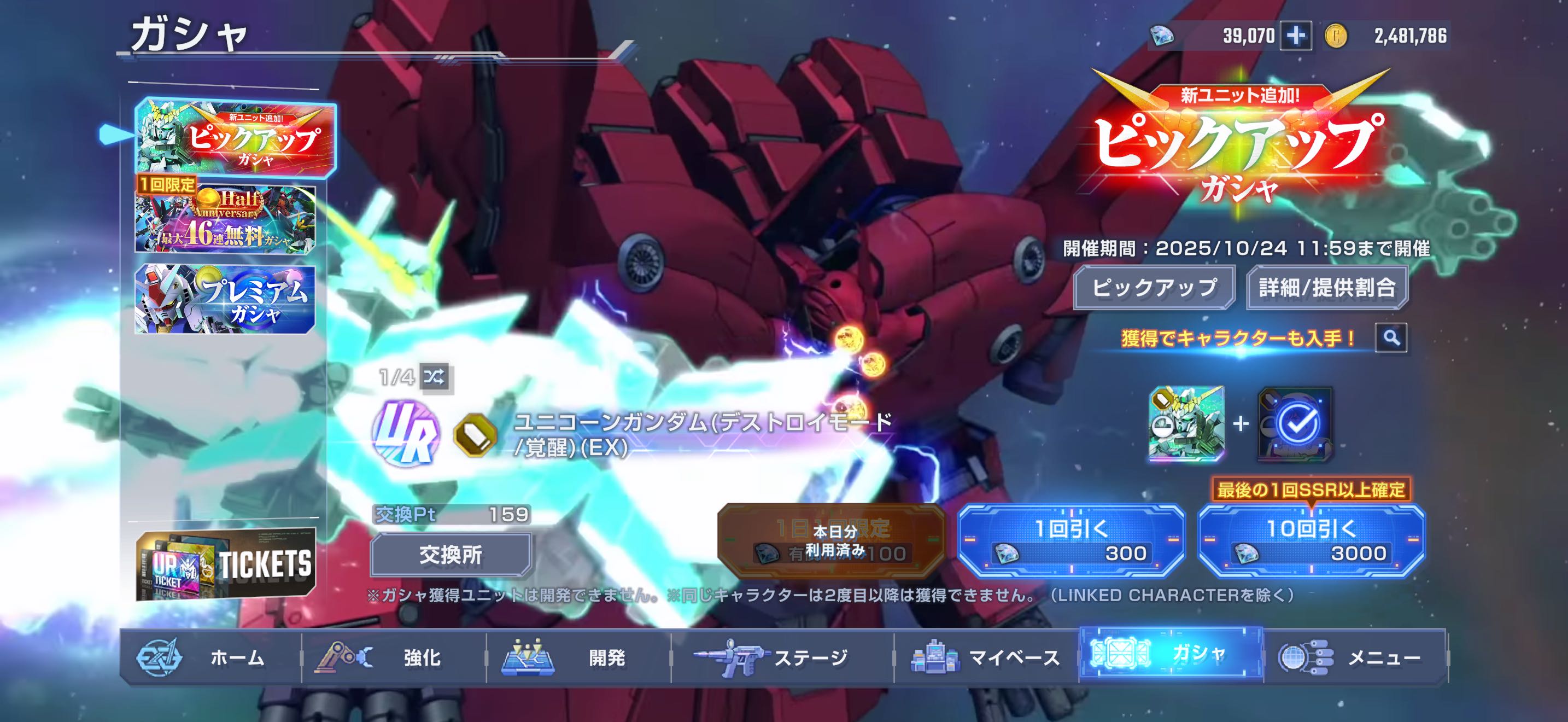Select the ピックアップ gacha banner tab
Viewport: 1568px width, 722px height.
[x=235, y=138]
